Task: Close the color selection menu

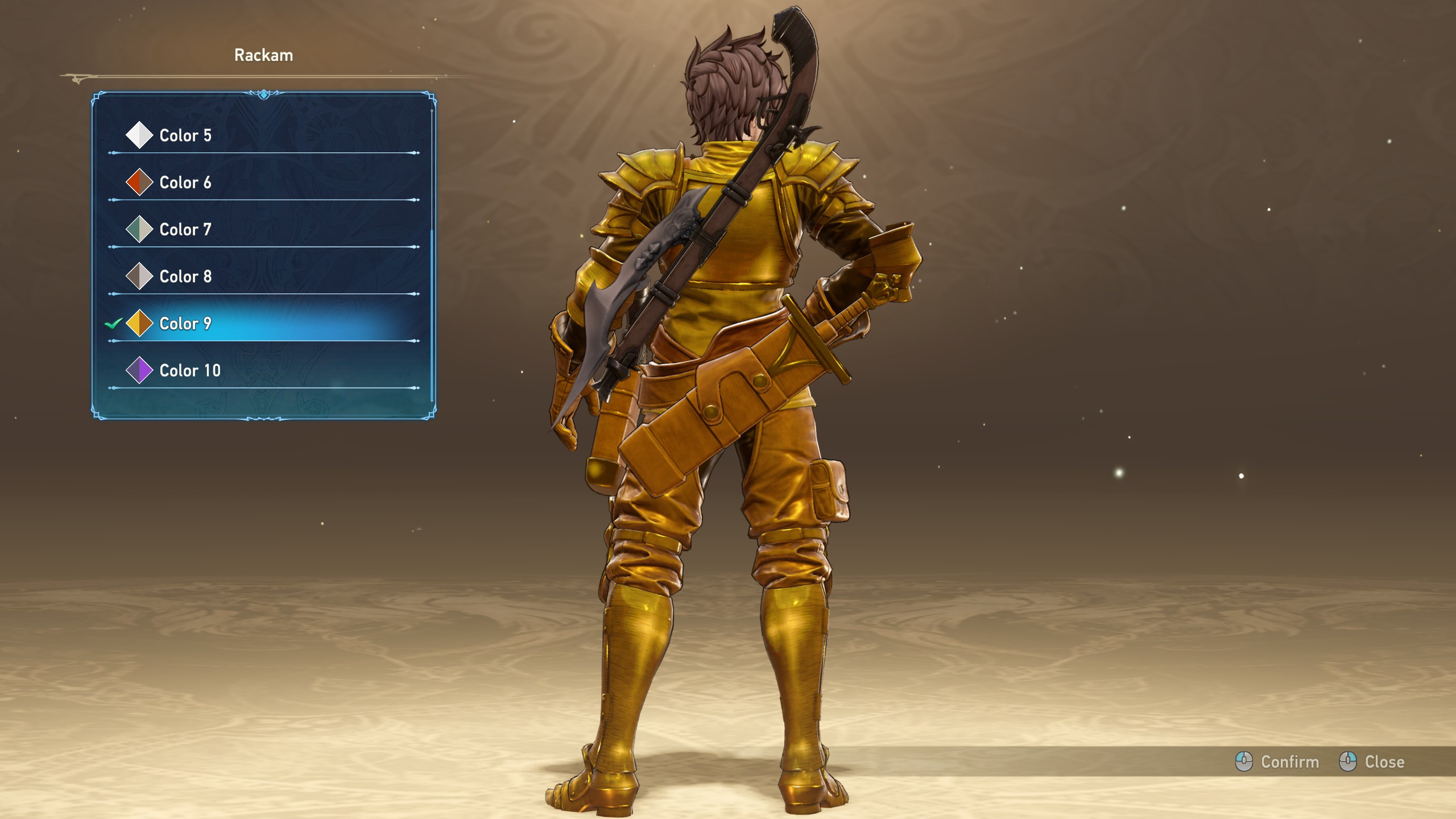Action: [1372, 762]
